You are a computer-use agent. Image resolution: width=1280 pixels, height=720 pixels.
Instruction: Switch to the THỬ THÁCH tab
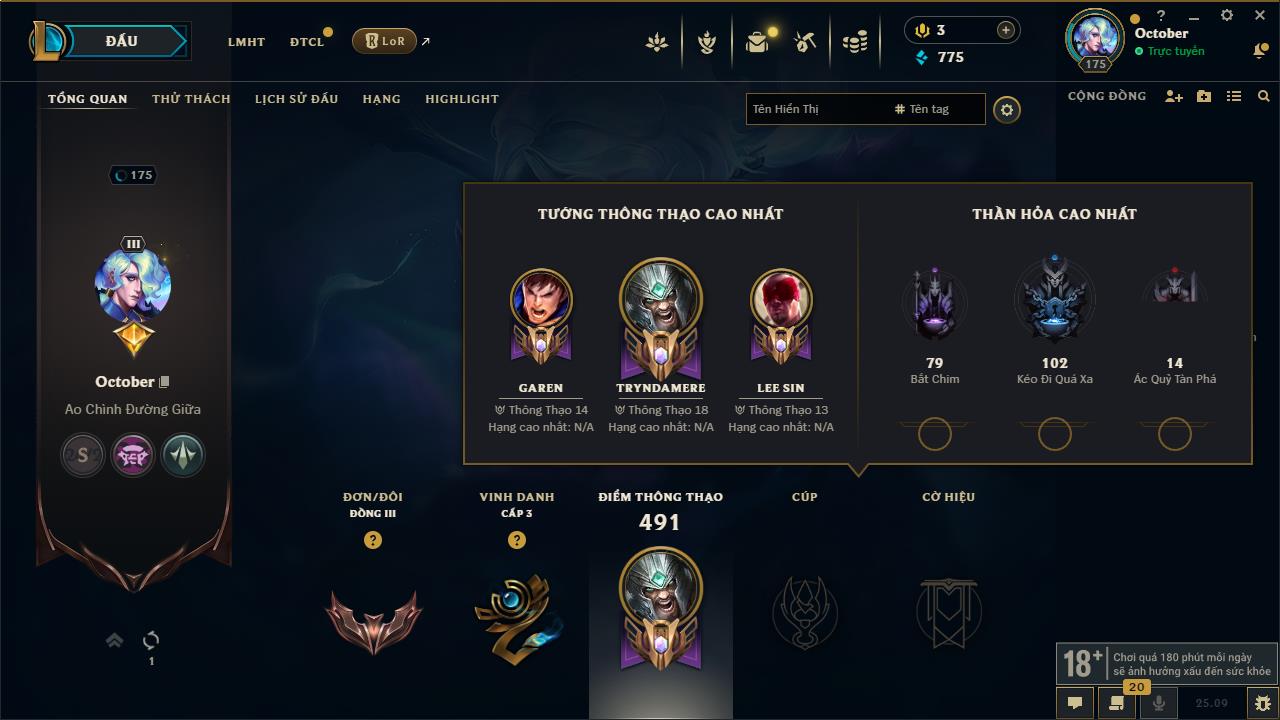tap(191, 99)
